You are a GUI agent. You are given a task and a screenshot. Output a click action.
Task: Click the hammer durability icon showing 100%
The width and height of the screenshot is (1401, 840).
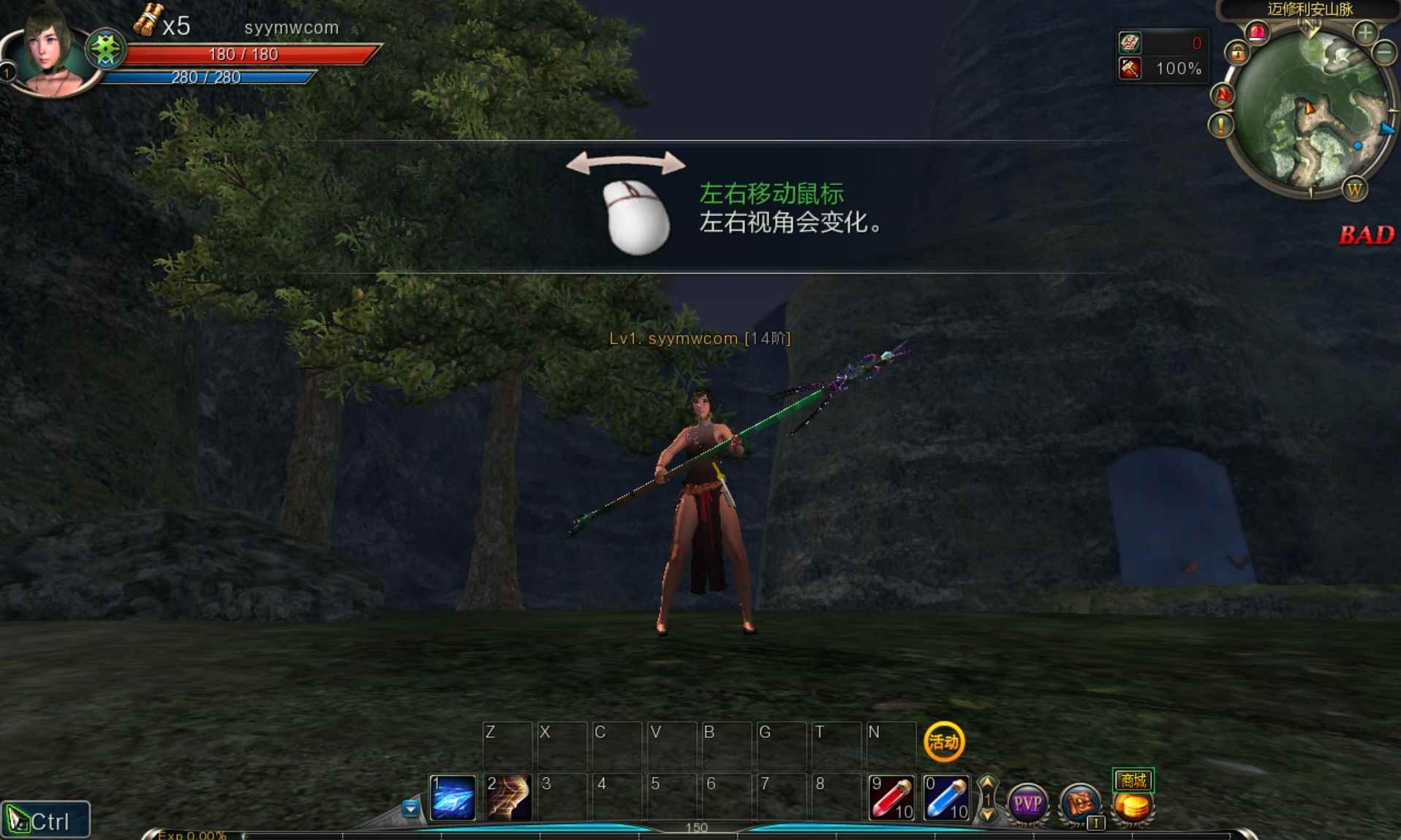pos(1130,69)
